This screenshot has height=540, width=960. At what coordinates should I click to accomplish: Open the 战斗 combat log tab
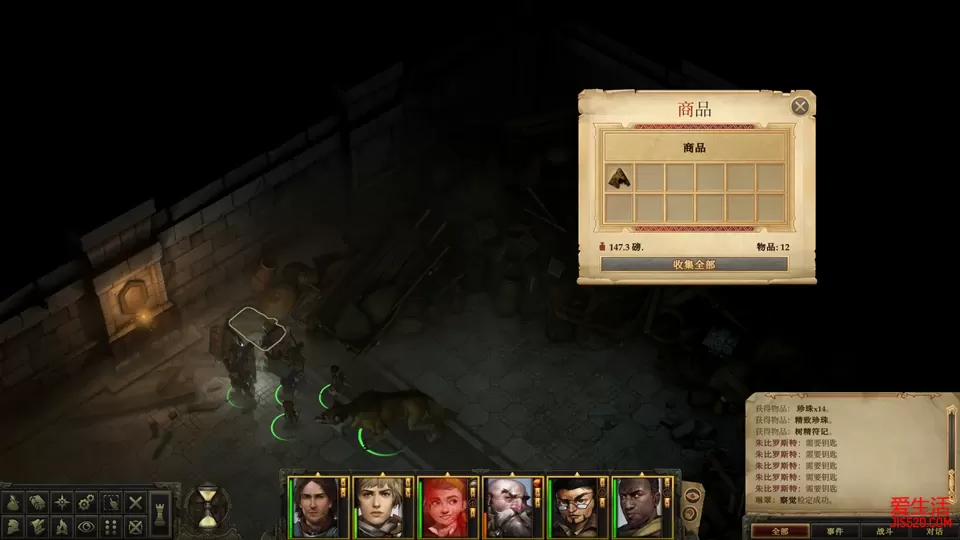(x=886, y=531)
